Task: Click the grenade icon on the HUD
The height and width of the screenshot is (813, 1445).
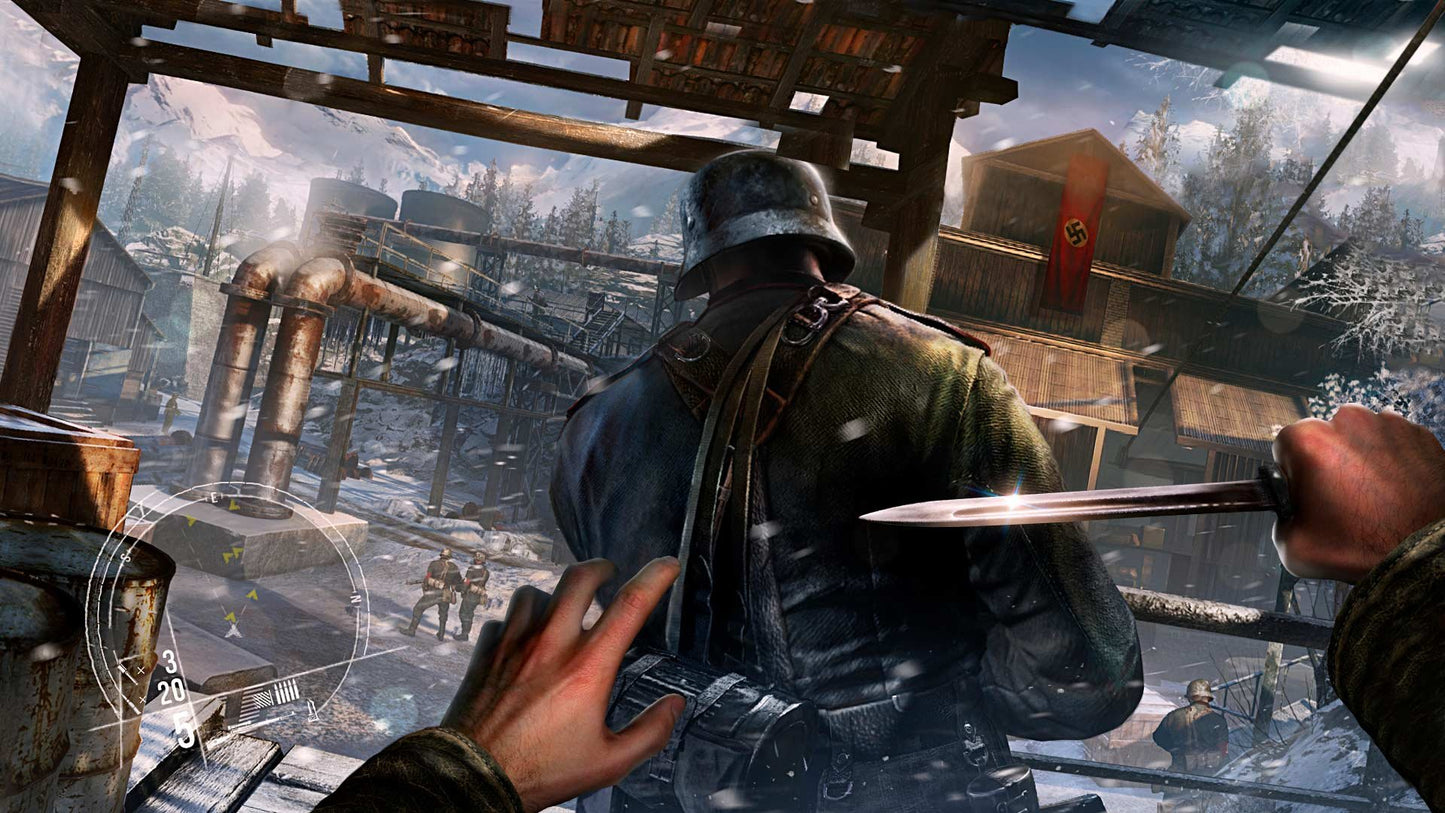Action: point(310,709)
